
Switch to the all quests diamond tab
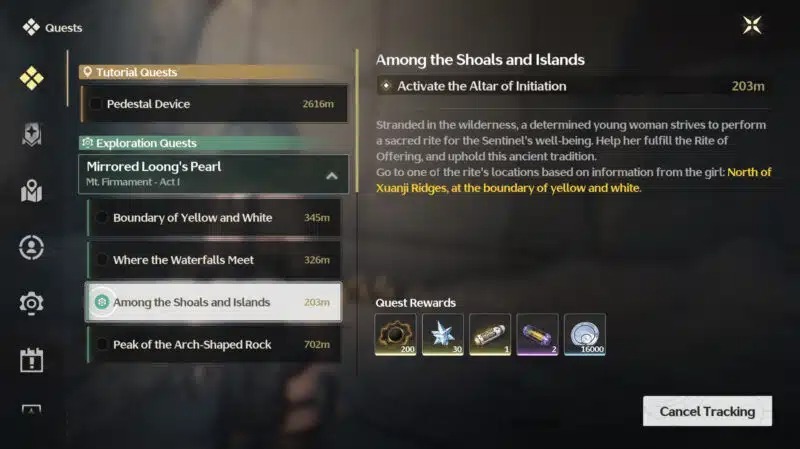point(32,79)
